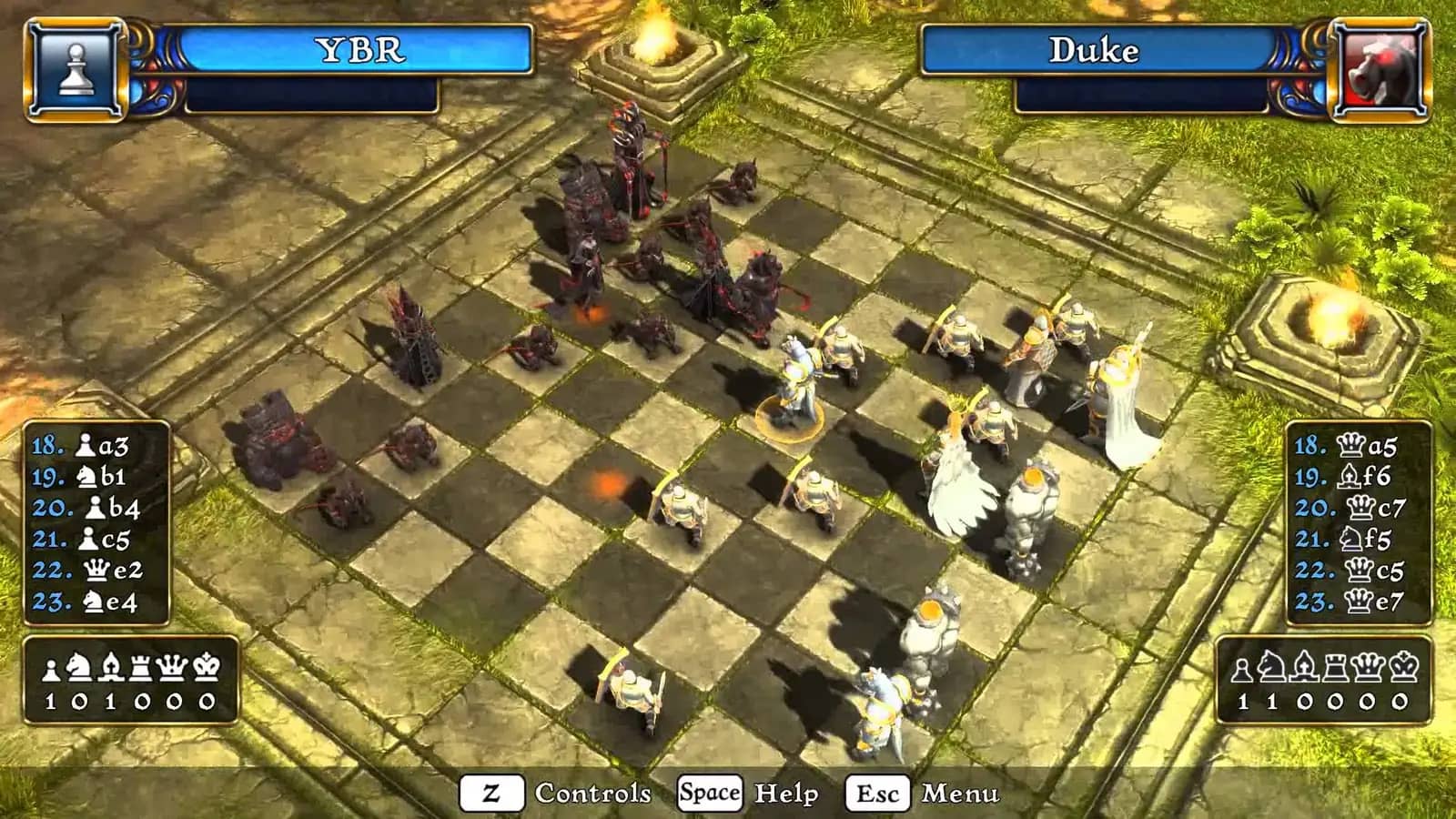This screenshot has width=1456, height=819.
Task: Click the knight icon in YBR's captured tally
Action: [x=80, y=666]
